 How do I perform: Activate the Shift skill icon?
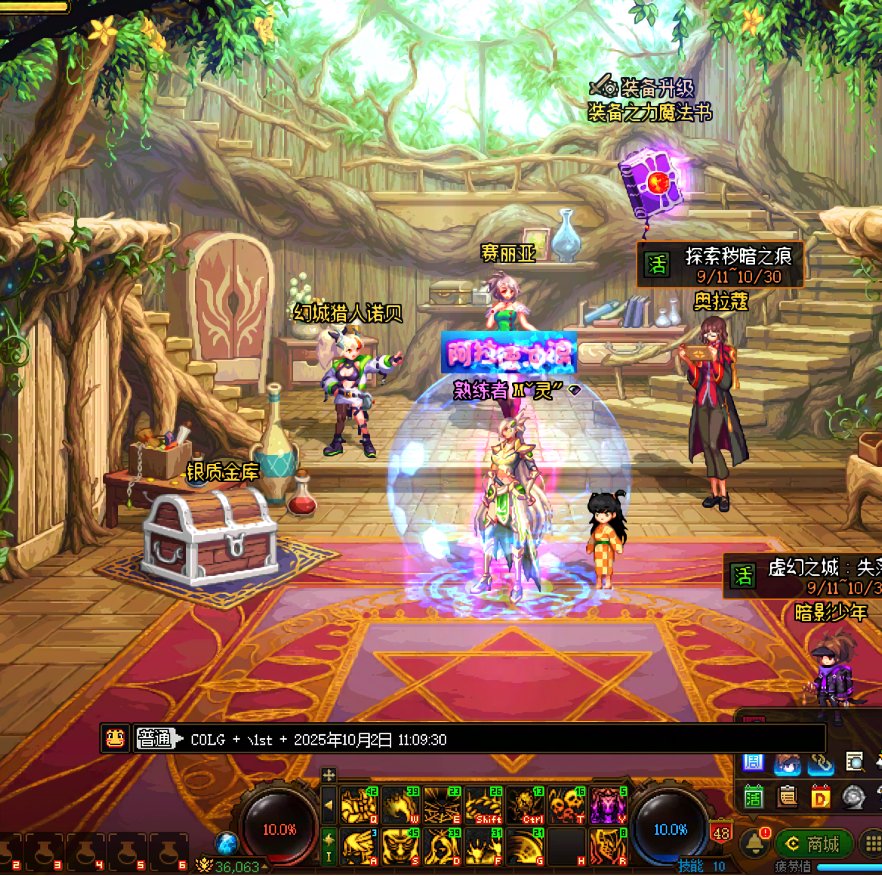[x=484, y=805]
